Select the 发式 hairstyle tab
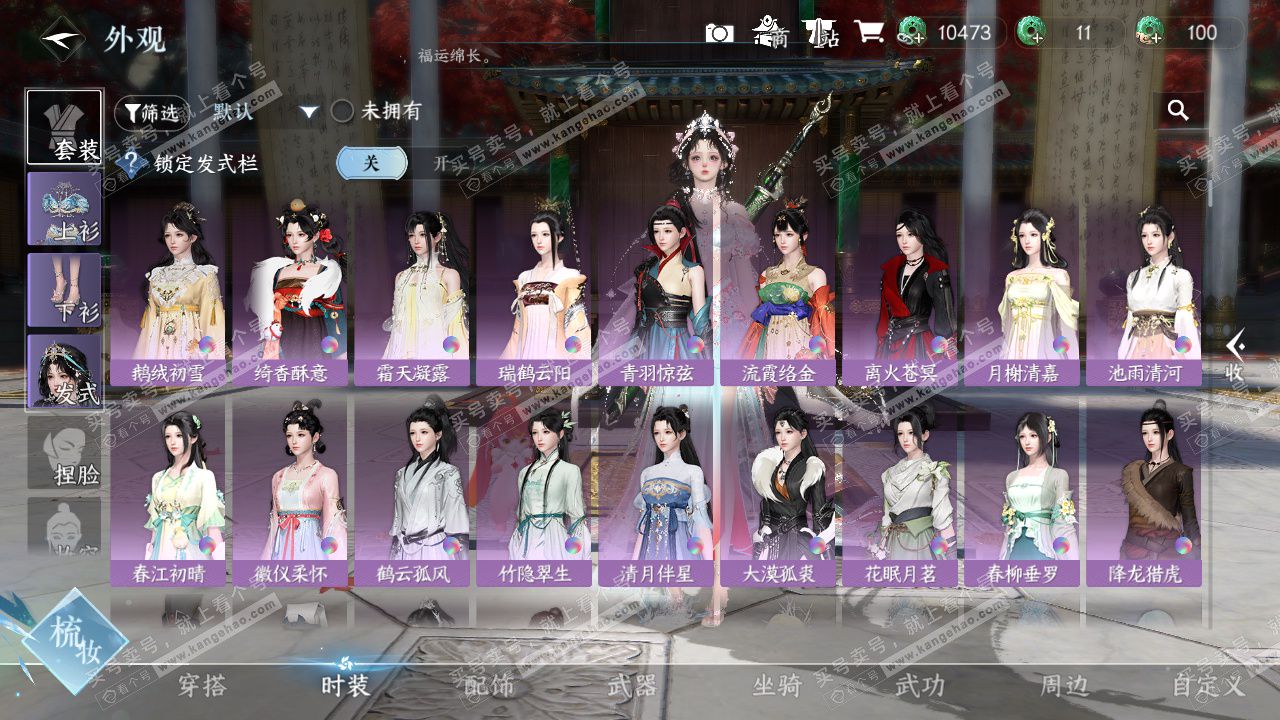Image resolution: width=1280 pixels, height=720 pixels. click(x=64, y=371)
